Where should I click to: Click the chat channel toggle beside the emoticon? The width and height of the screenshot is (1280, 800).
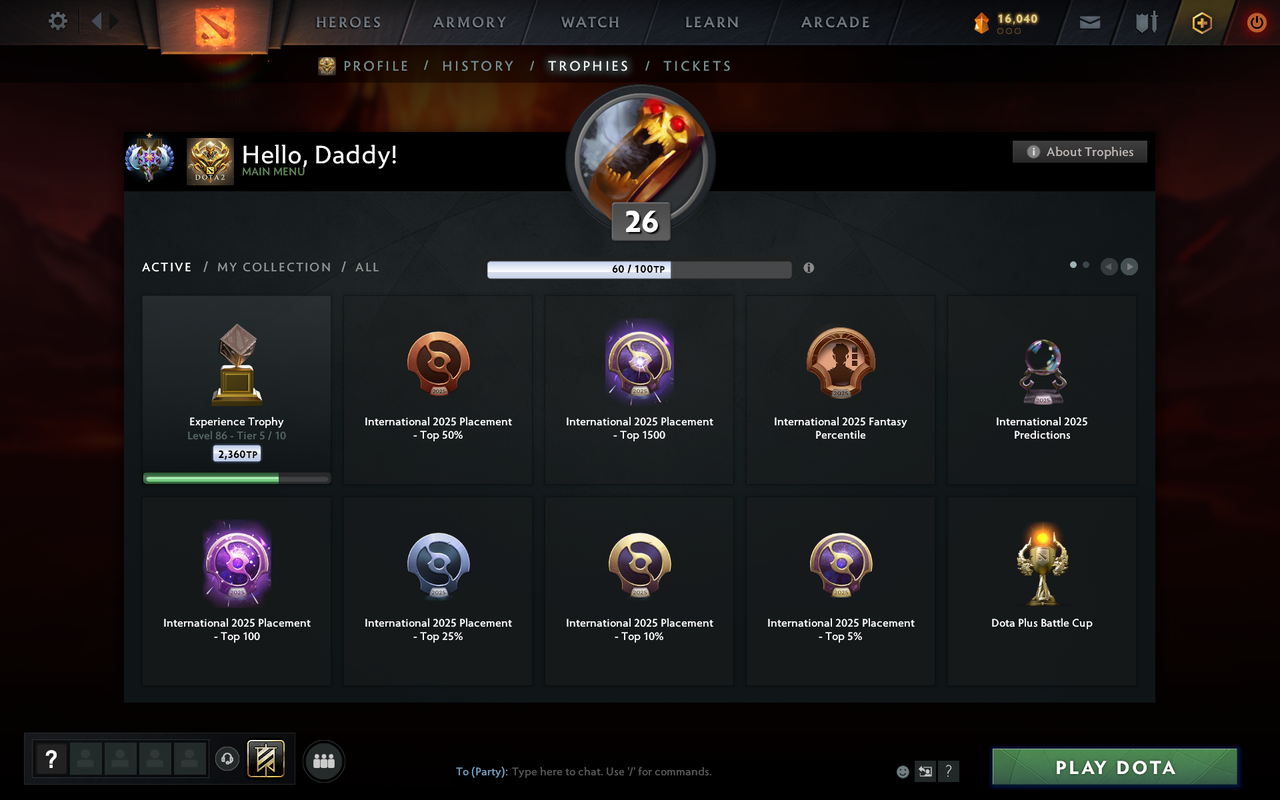[925, 771]
